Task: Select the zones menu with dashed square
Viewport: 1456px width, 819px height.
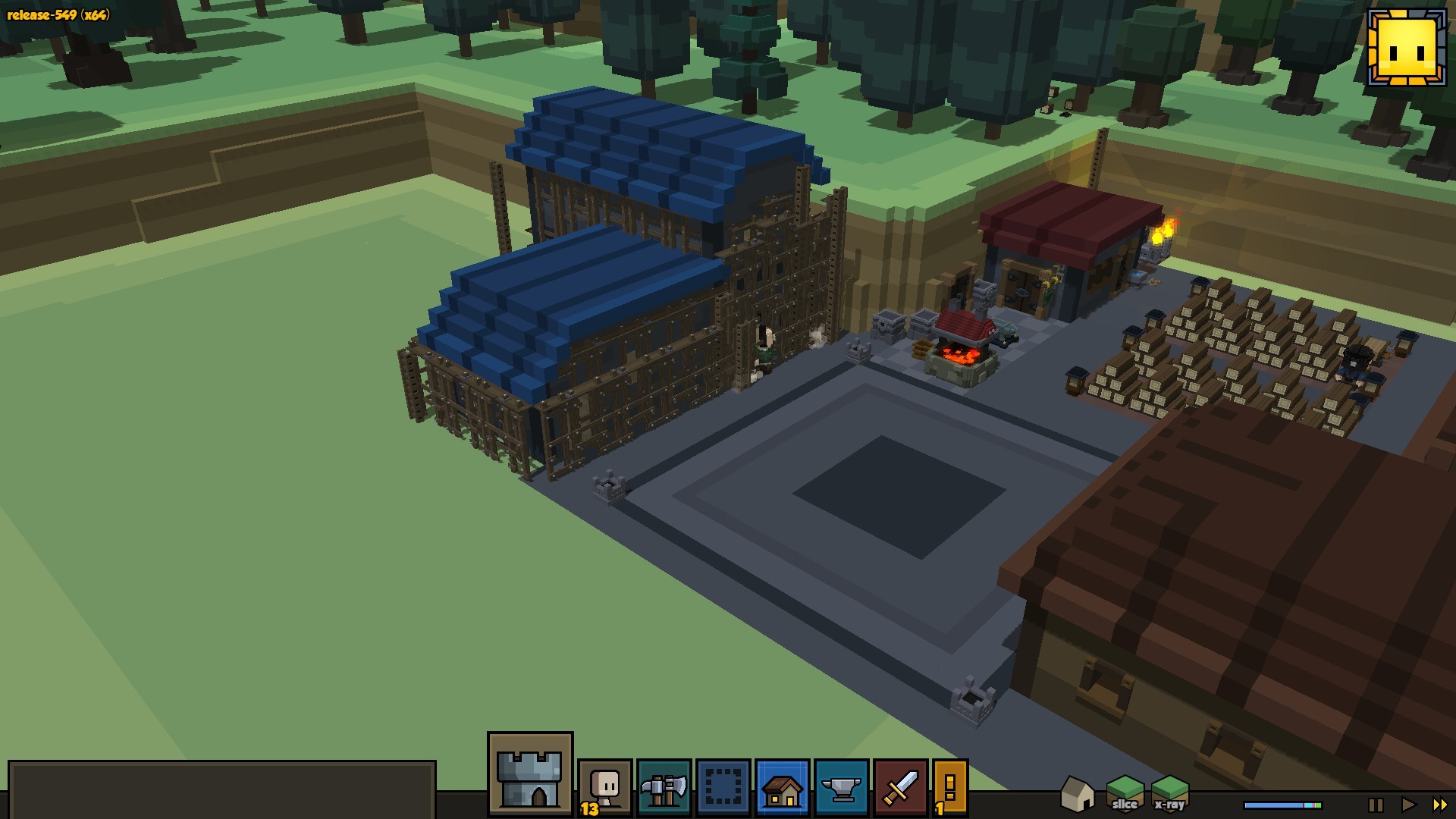Action: coord(723,787)
